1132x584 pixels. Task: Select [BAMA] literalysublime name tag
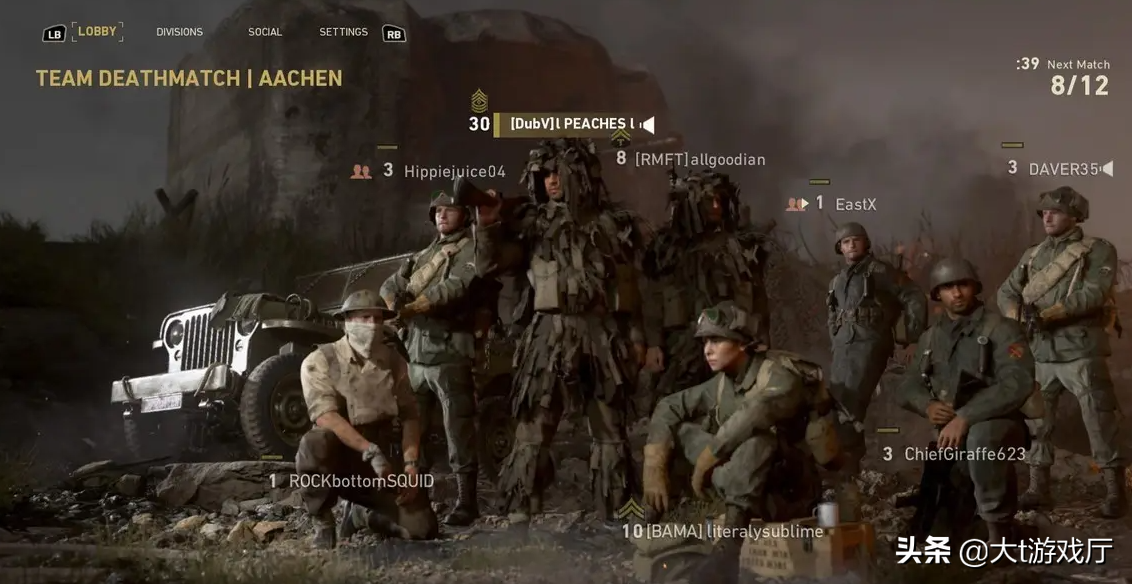click(734, 531)
